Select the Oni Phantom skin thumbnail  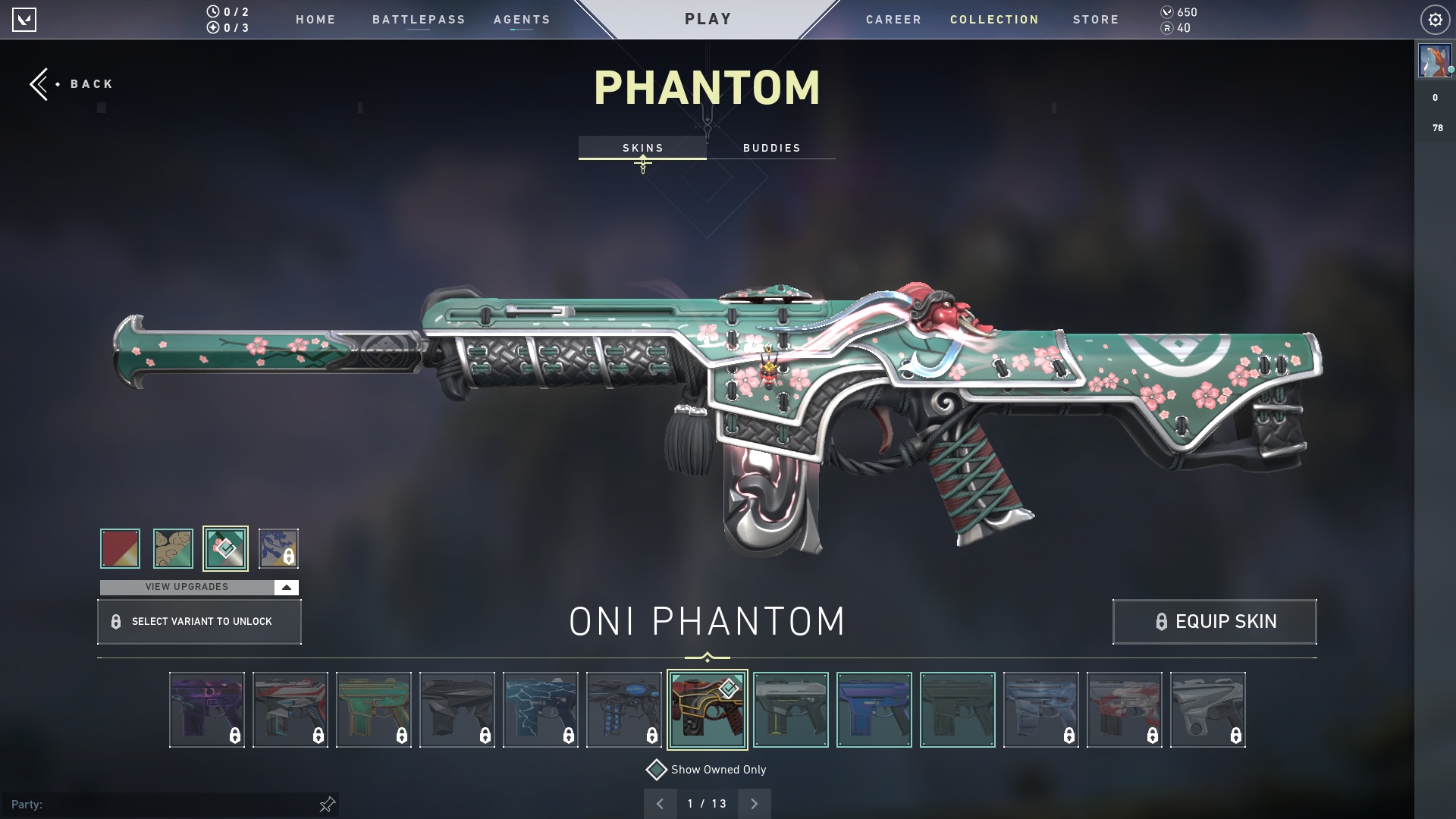point(707,710)
